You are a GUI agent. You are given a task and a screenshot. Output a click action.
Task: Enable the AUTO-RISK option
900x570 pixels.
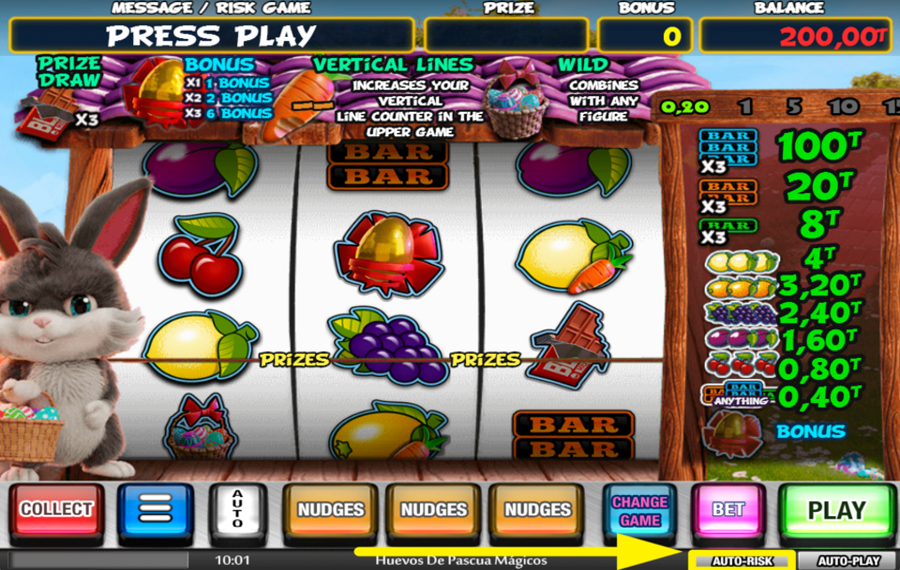click(742, 561)
